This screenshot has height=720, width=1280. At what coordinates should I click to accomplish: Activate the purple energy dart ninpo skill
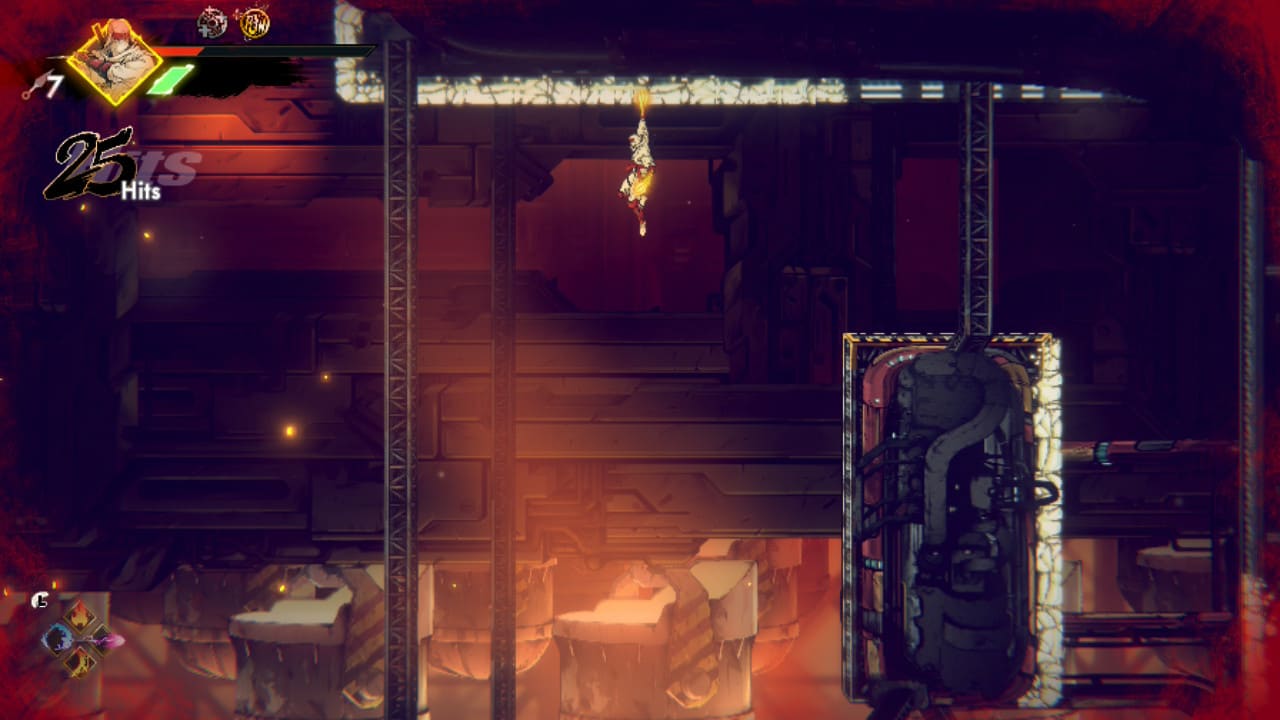(x=103, y=638)
